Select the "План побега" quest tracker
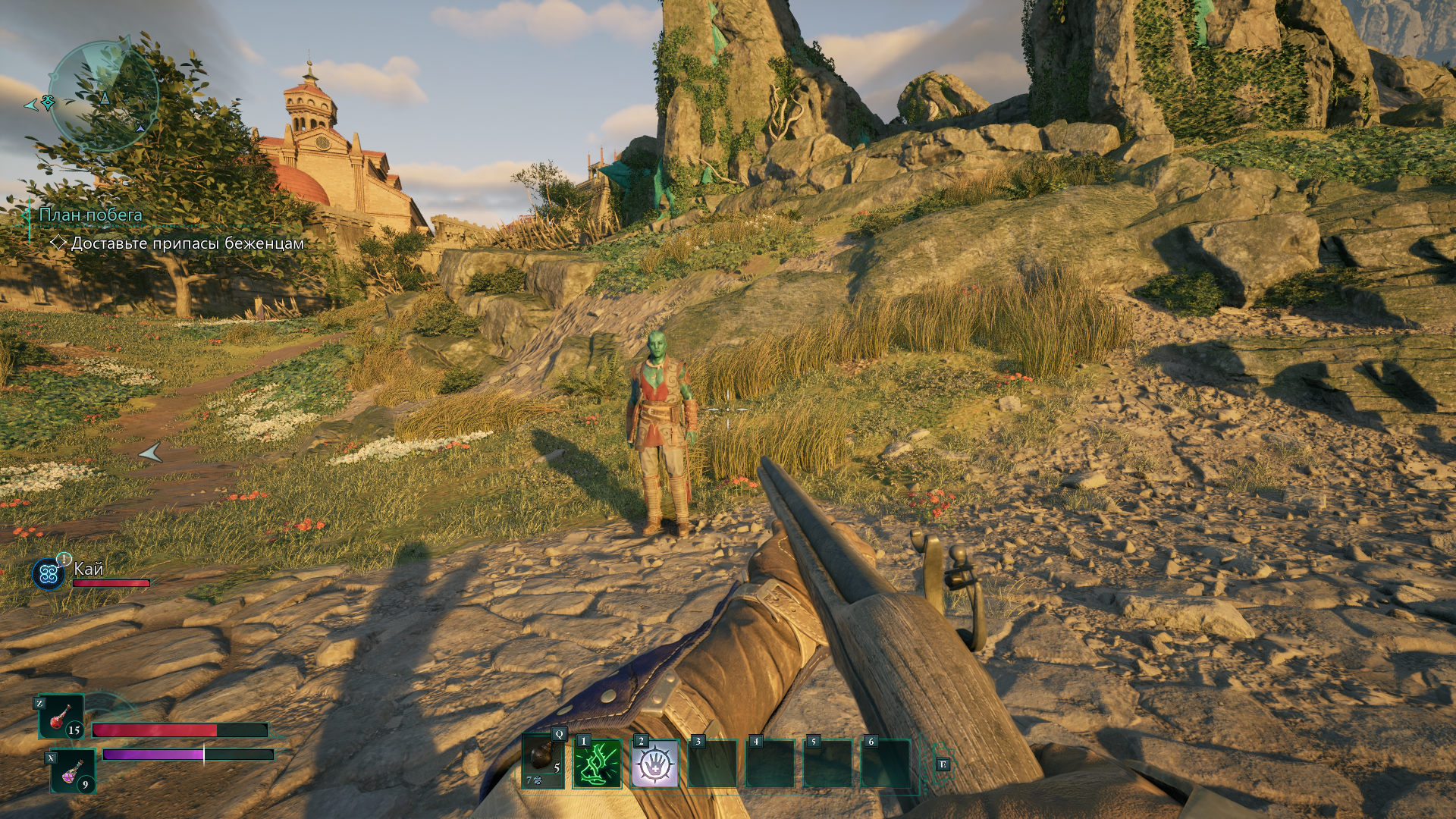 (x=90, y=215)
